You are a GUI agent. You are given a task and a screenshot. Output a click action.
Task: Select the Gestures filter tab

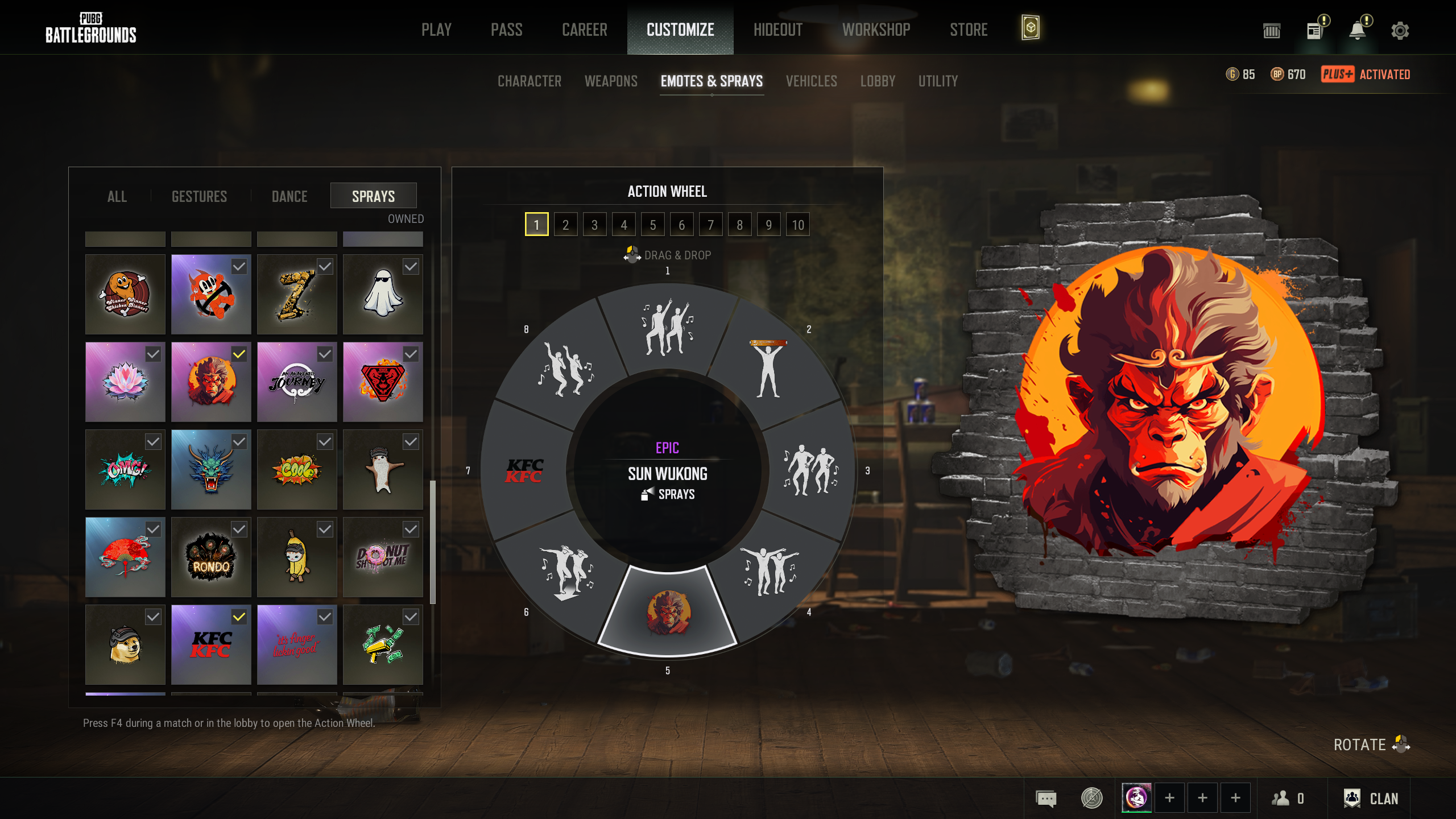(199, 196)
